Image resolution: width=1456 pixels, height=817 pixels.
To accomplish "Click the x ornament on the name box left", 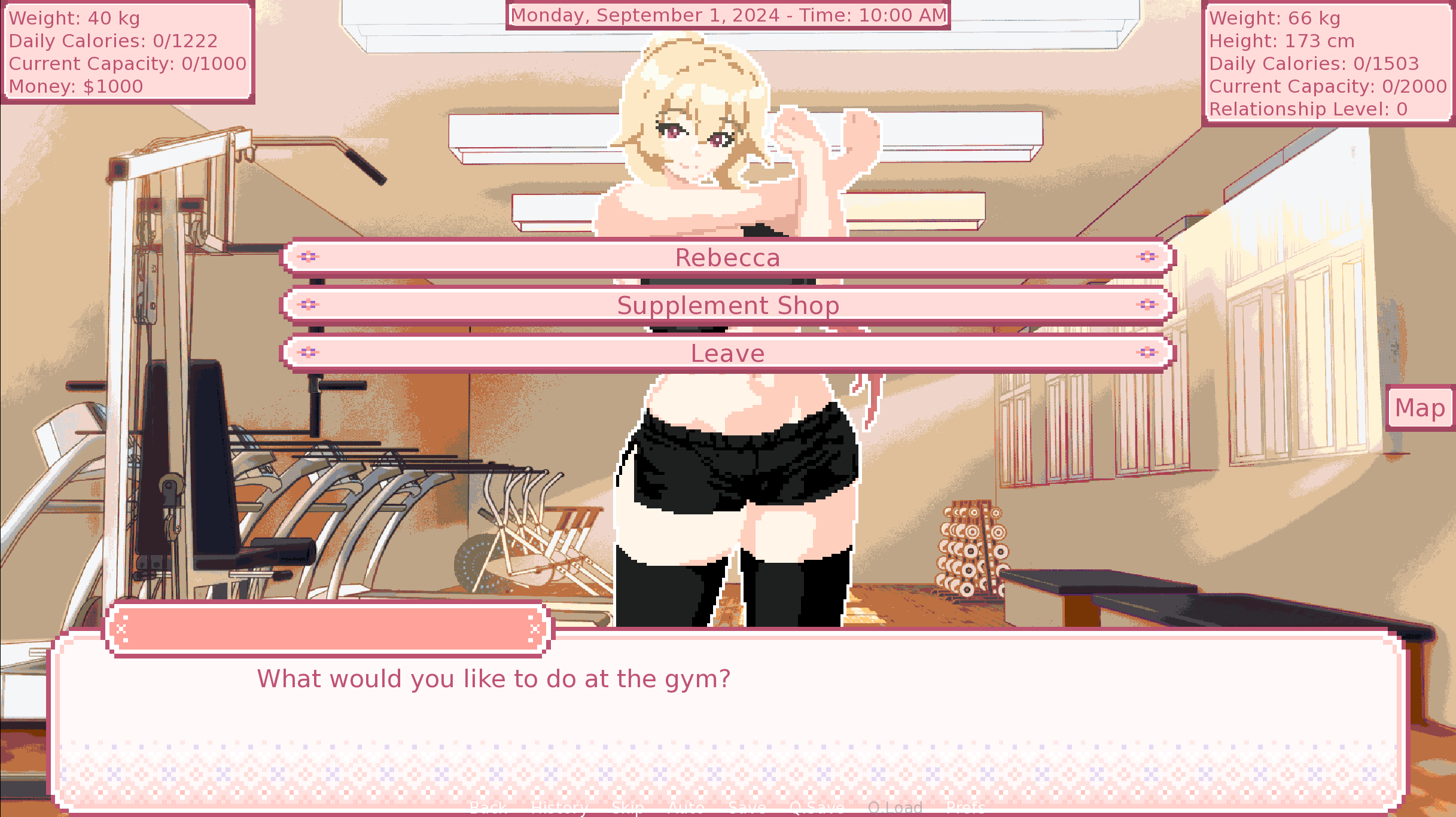I will pyautogui.click(x=122, y=628).
